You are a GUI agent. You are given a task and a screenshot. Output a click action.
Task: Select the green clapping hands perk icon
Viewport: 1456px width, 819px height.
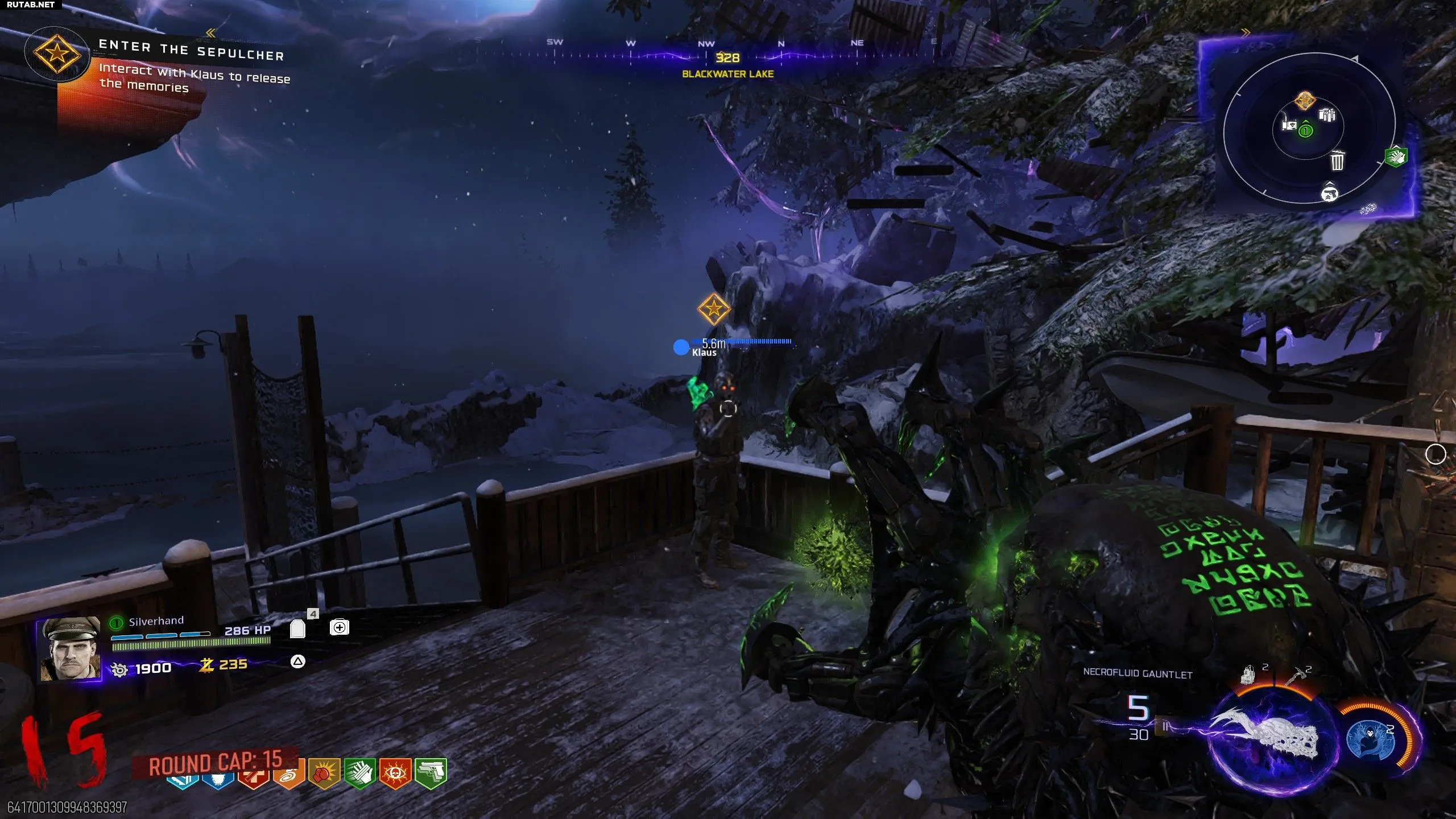pos(359,773)
